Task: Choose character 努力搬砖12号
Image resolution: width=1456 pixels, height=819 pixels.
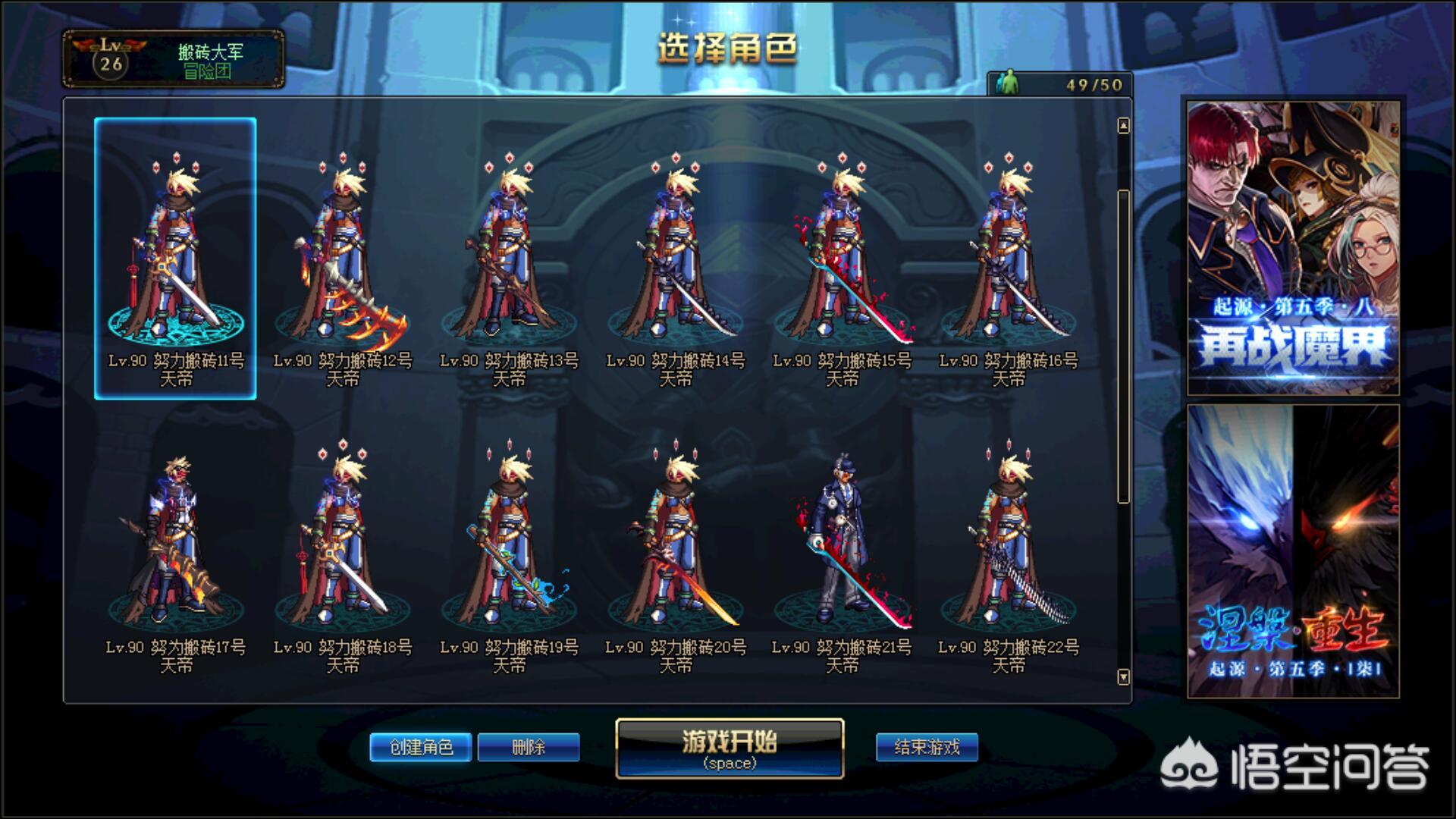Action: coord(342,258)
